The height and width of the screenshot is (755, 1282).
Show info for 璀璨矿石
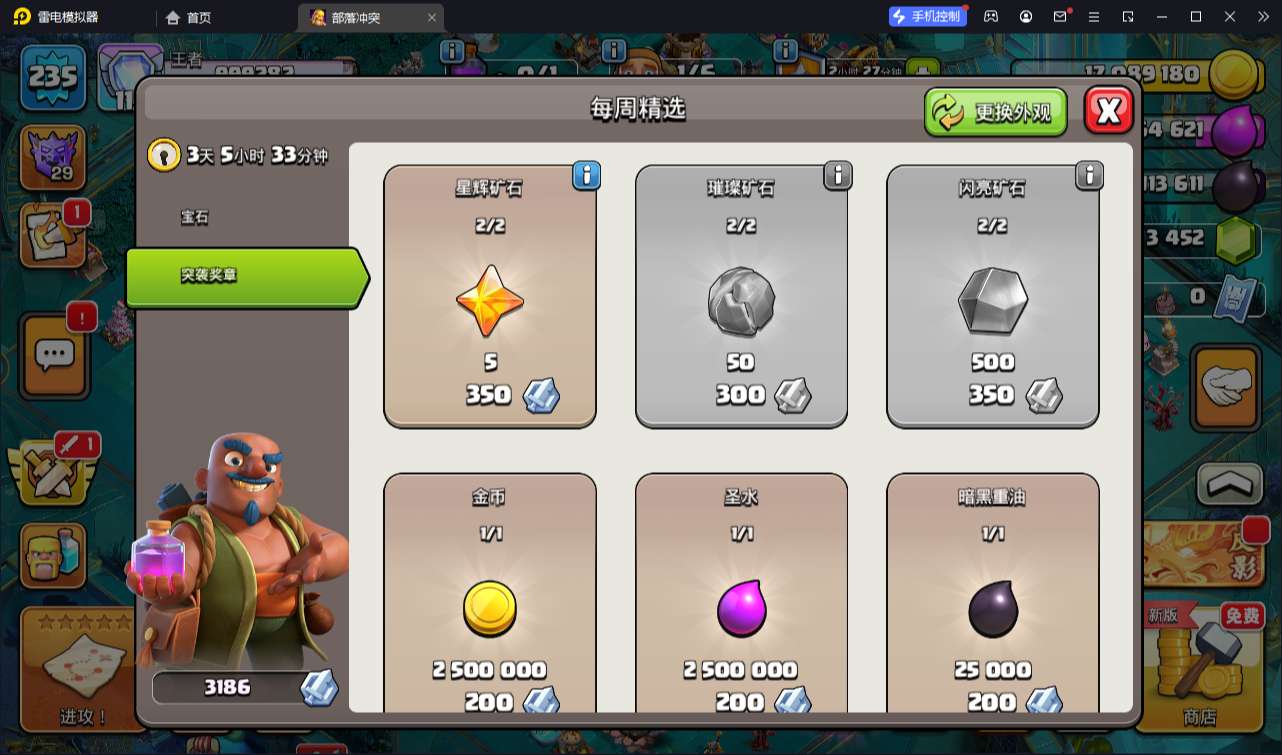tap(838, 176)
